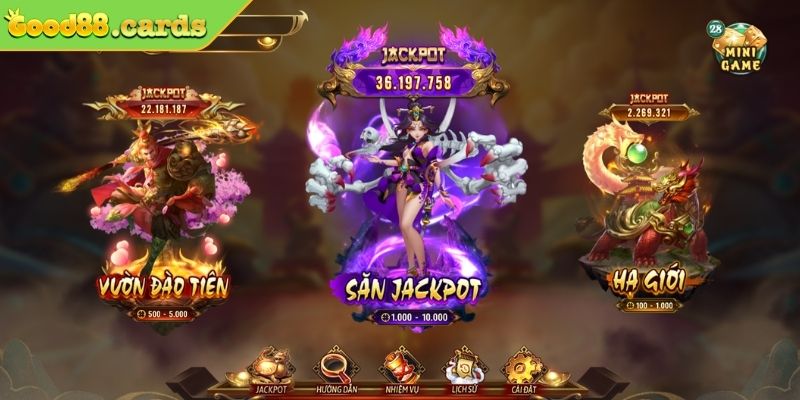Viewport: 800px width, 400px height.
Task: Open the Jackpot menu icon
Action: point(271,369)
